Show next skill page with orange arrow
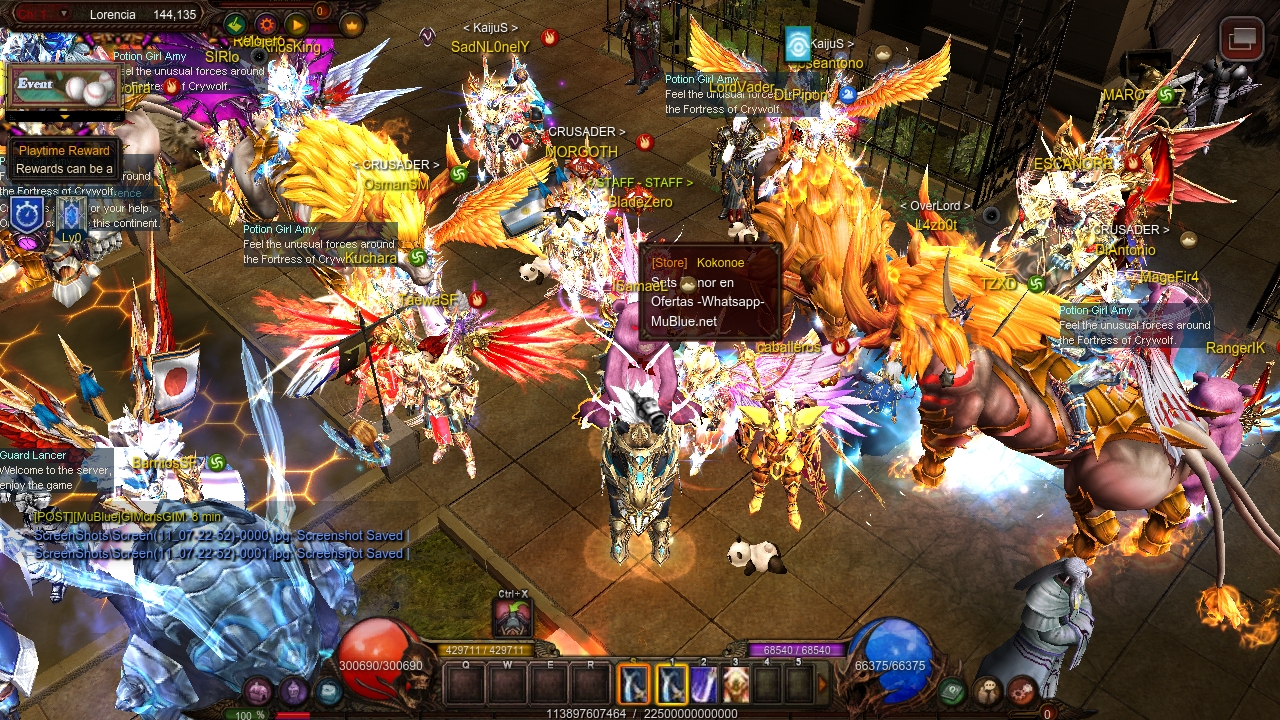Viewport: 1280px width, 720px height. pyautogui.click(x=824, y=684)
